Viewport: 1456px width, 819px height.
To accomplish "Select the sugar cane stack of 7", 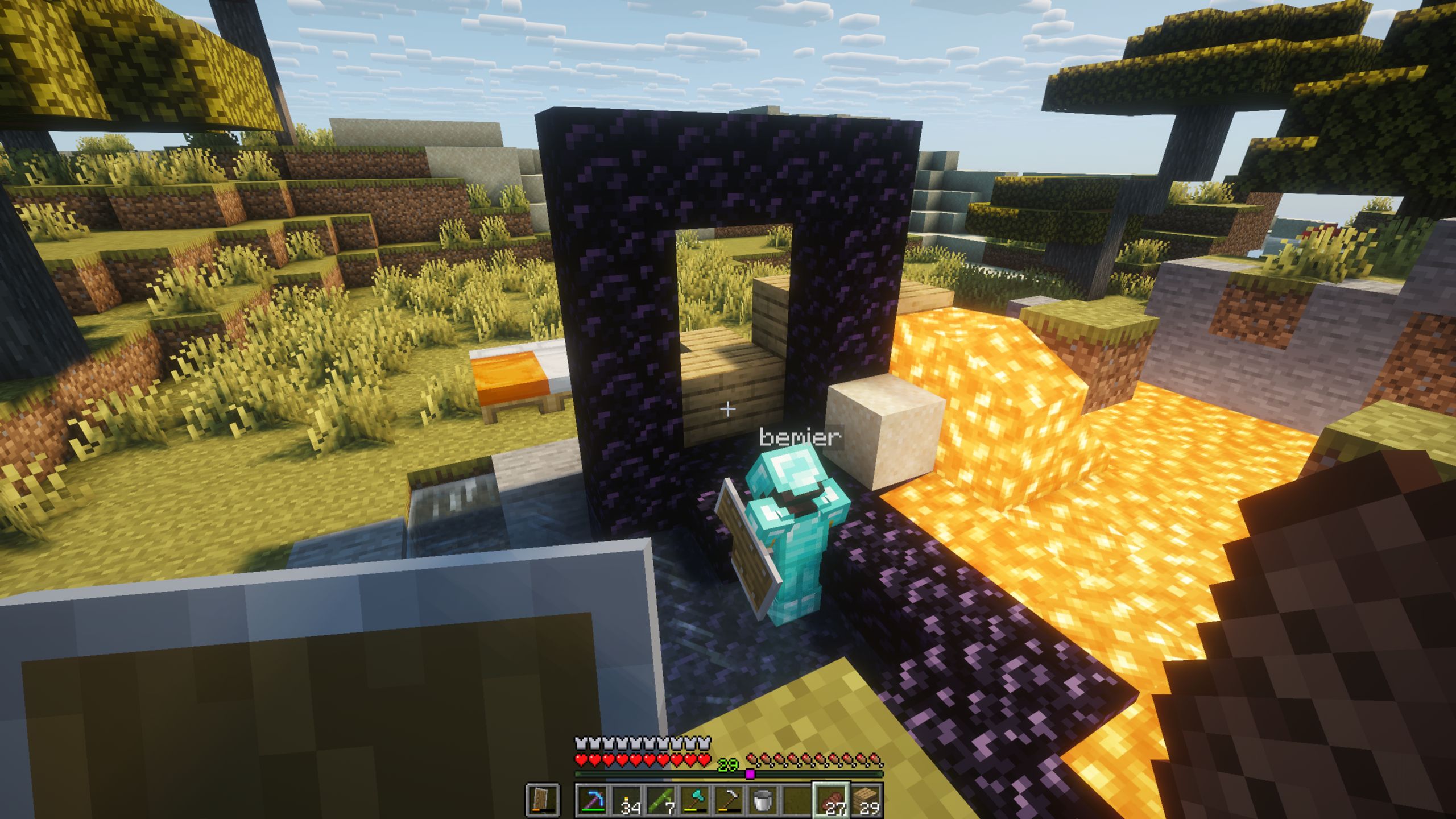I will pyautogui.click(x=661, y=800).
